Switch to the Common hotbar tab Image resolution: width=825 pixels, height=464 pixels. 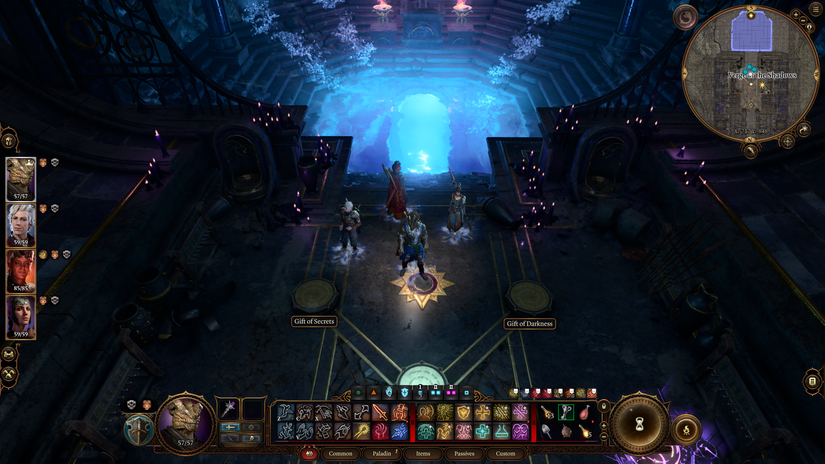click(340, 454)
